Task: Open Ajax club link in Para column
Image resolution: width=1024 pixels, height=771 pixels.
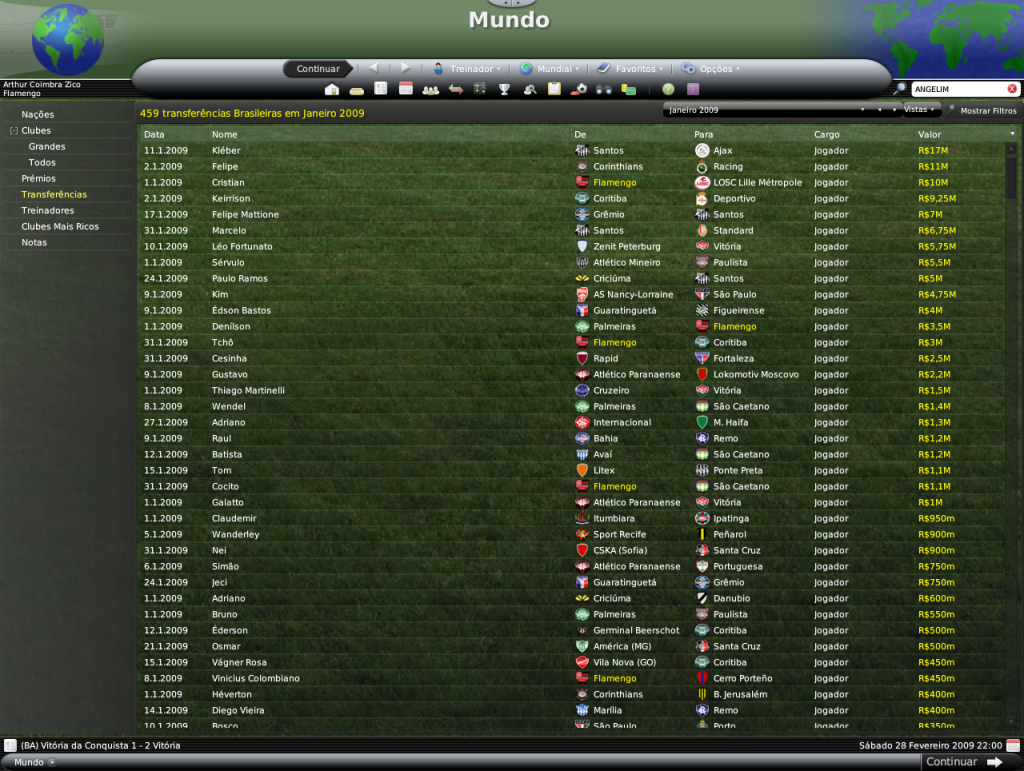Action: point(723,150)
